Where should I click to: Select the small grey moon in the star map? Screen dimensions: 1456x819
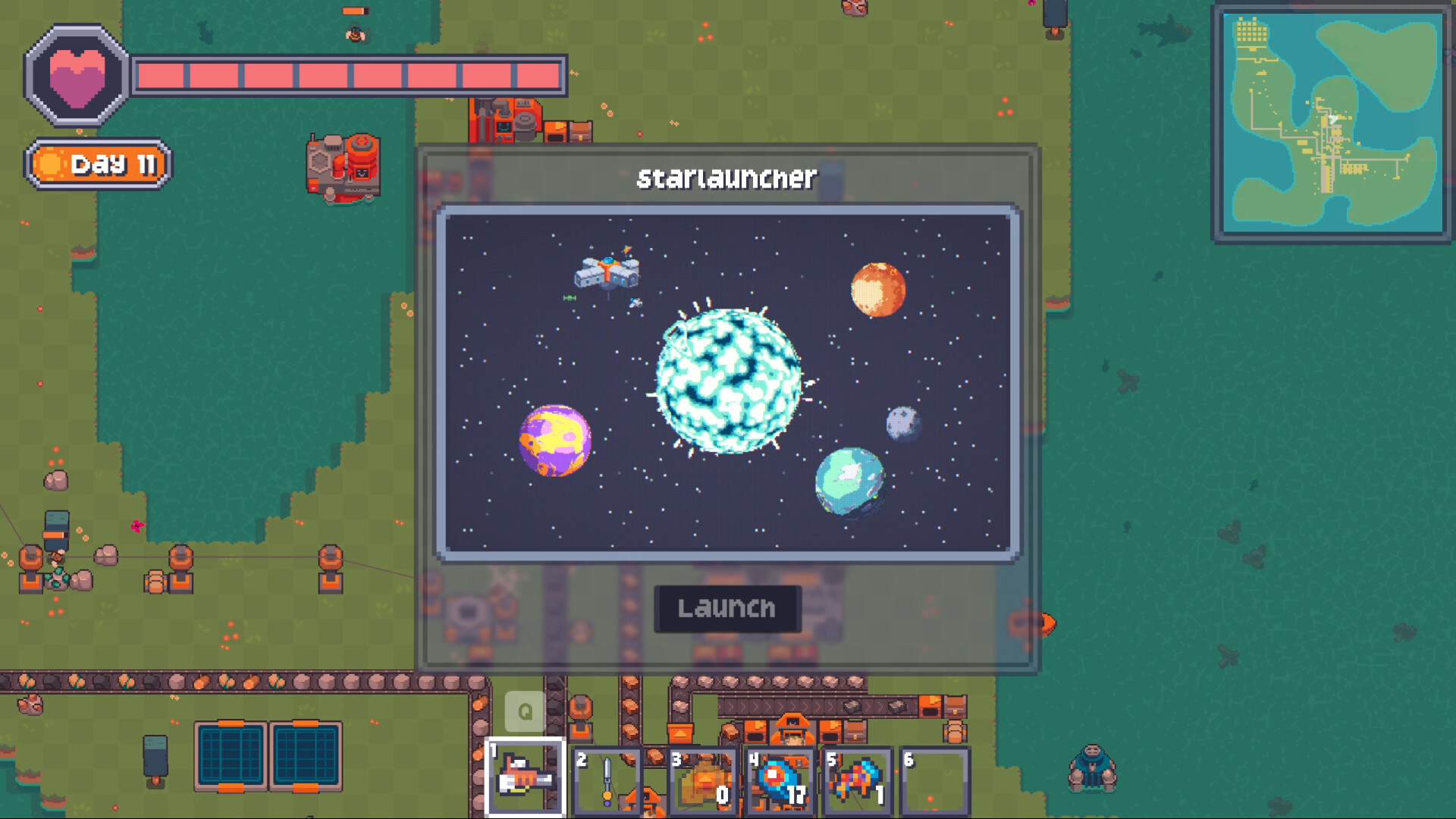pos(902,422)
